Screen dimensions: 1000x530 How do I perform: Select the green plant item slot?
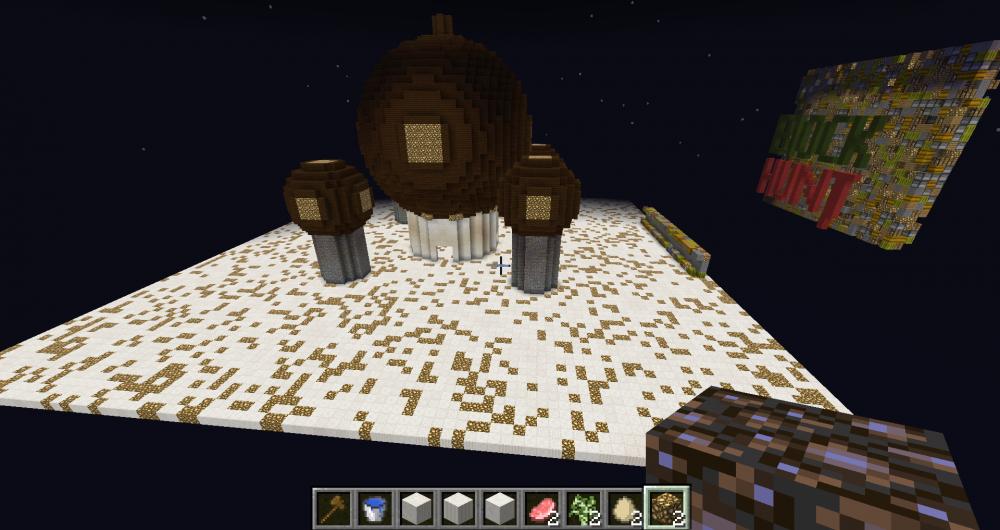tap(581, 508)
